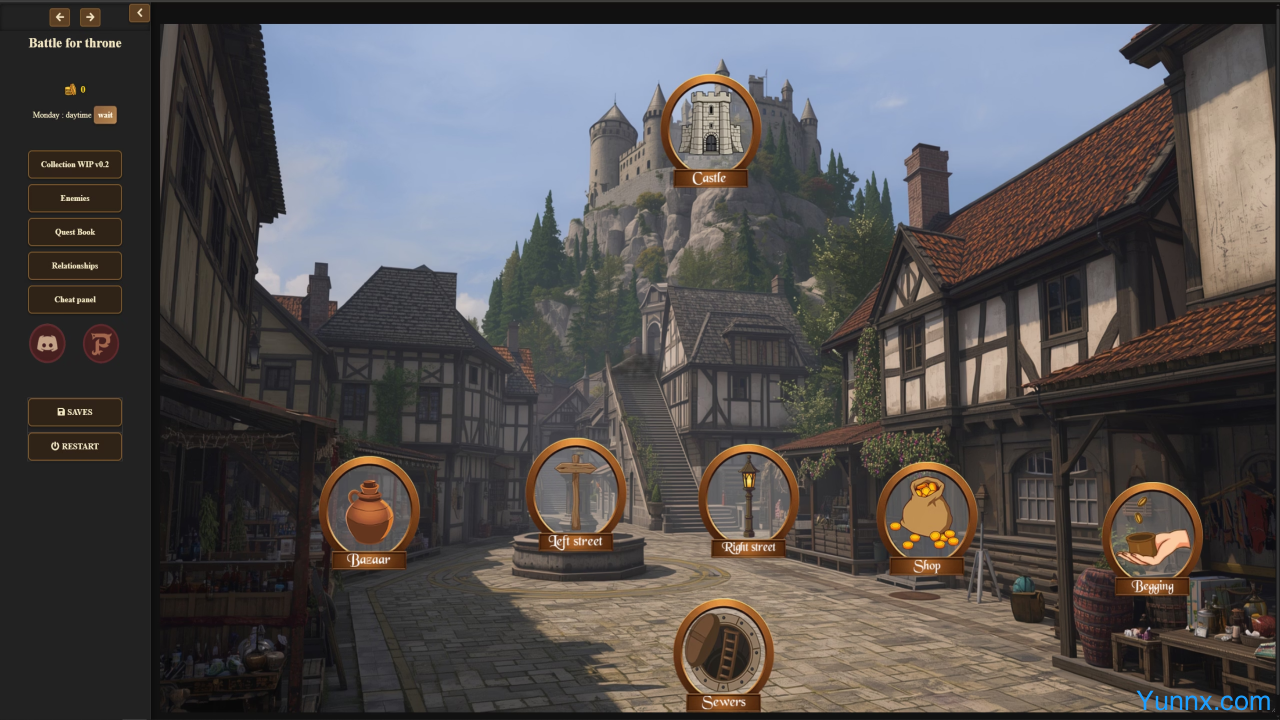Image resolution: width=1280 pixels, height=720 pixels.
Task: Open the Enemies menu
Action: pos(75,198)
